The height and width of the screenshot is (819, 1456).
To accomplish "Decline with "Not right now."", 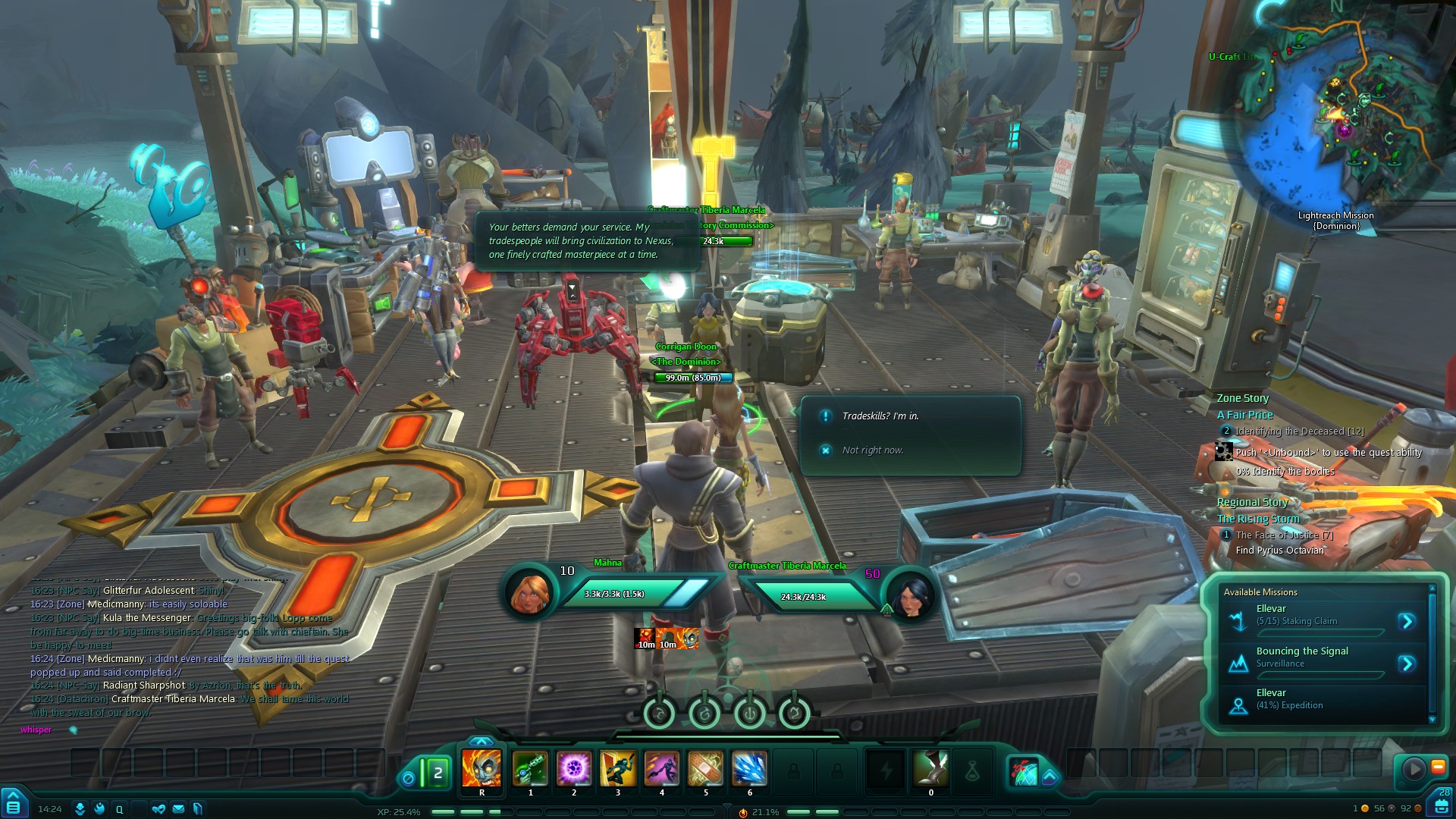I will coord(872,450).
